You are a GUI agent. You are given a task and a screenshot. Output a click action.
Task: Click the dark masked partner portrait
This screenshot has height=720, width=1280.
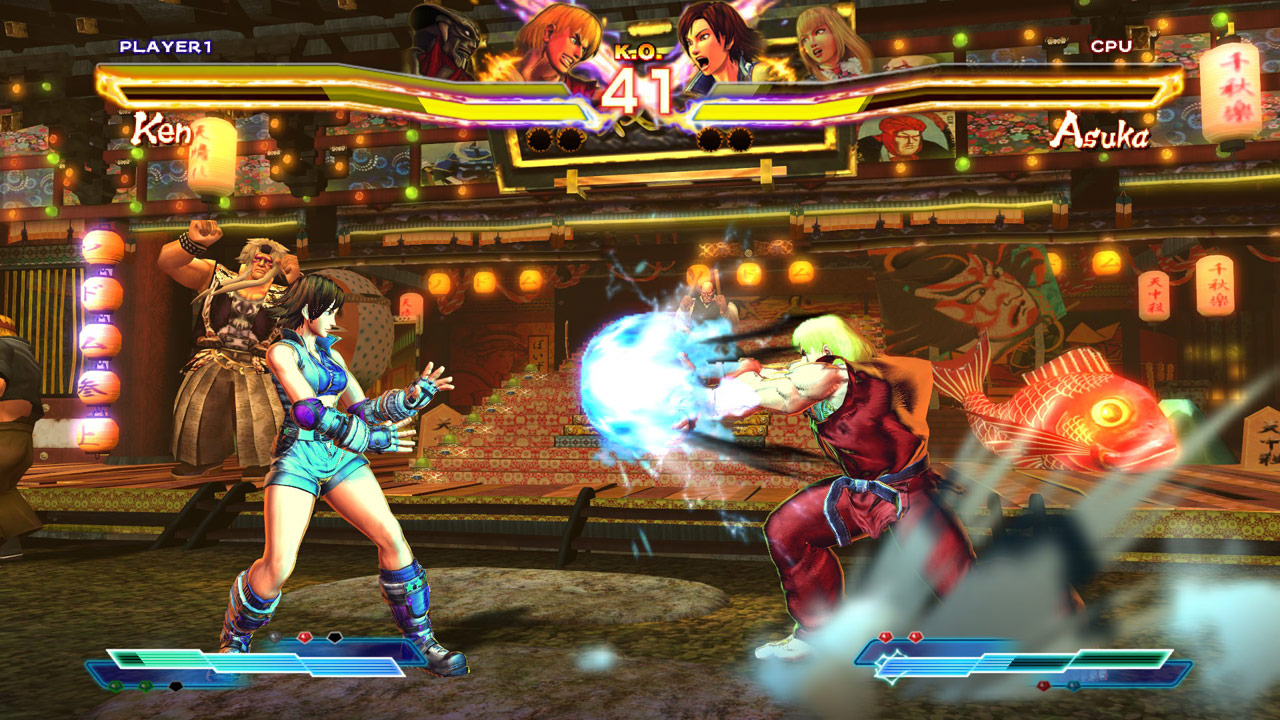click(447, 38)
